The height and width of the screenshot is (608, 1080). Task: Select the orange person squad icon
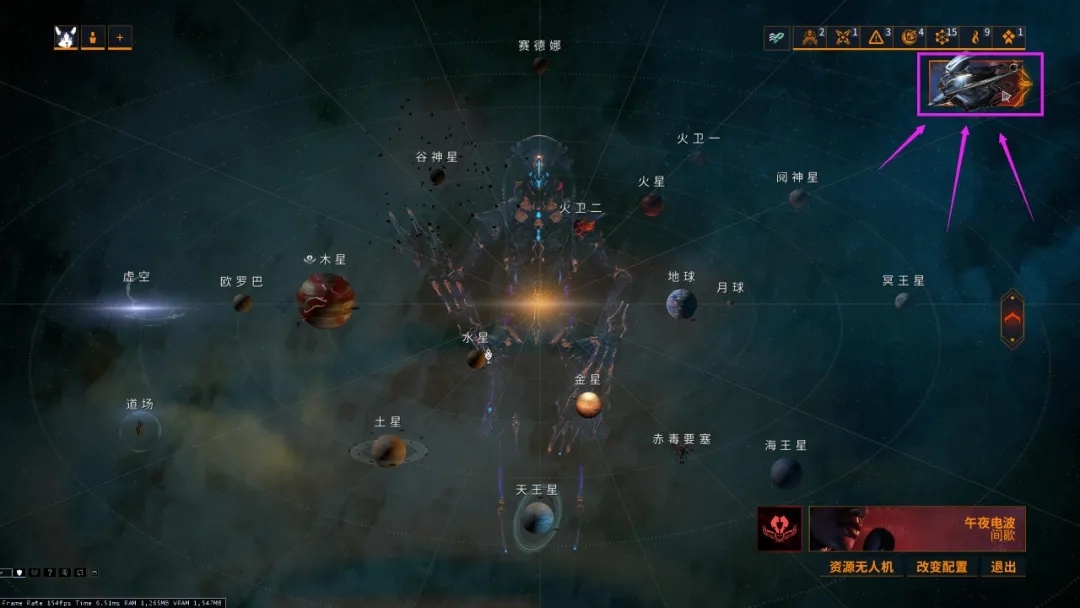click(x=94, y=38)
